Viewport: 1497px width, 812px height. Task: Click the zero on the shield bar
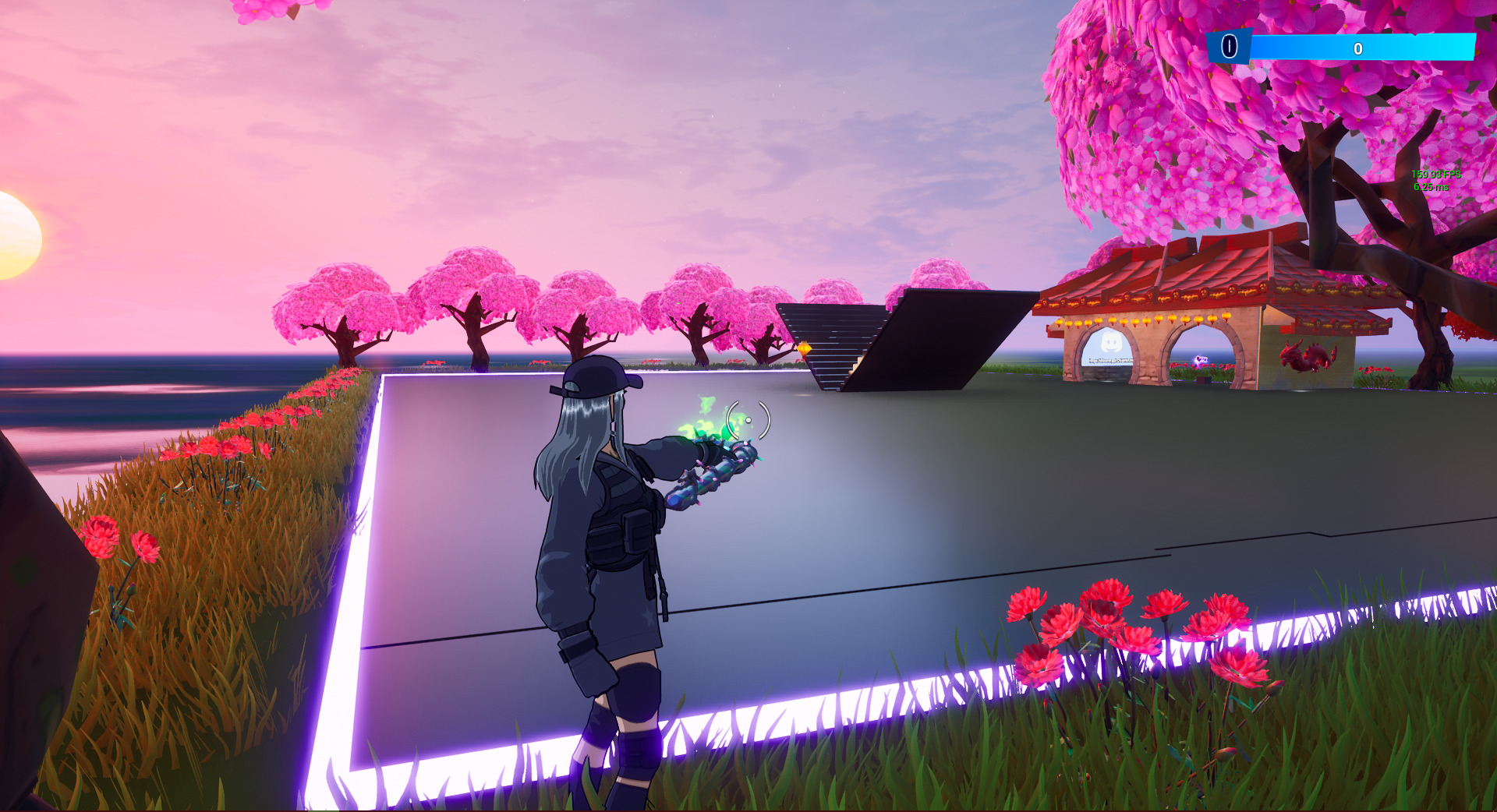click(x=1358, y=49)
